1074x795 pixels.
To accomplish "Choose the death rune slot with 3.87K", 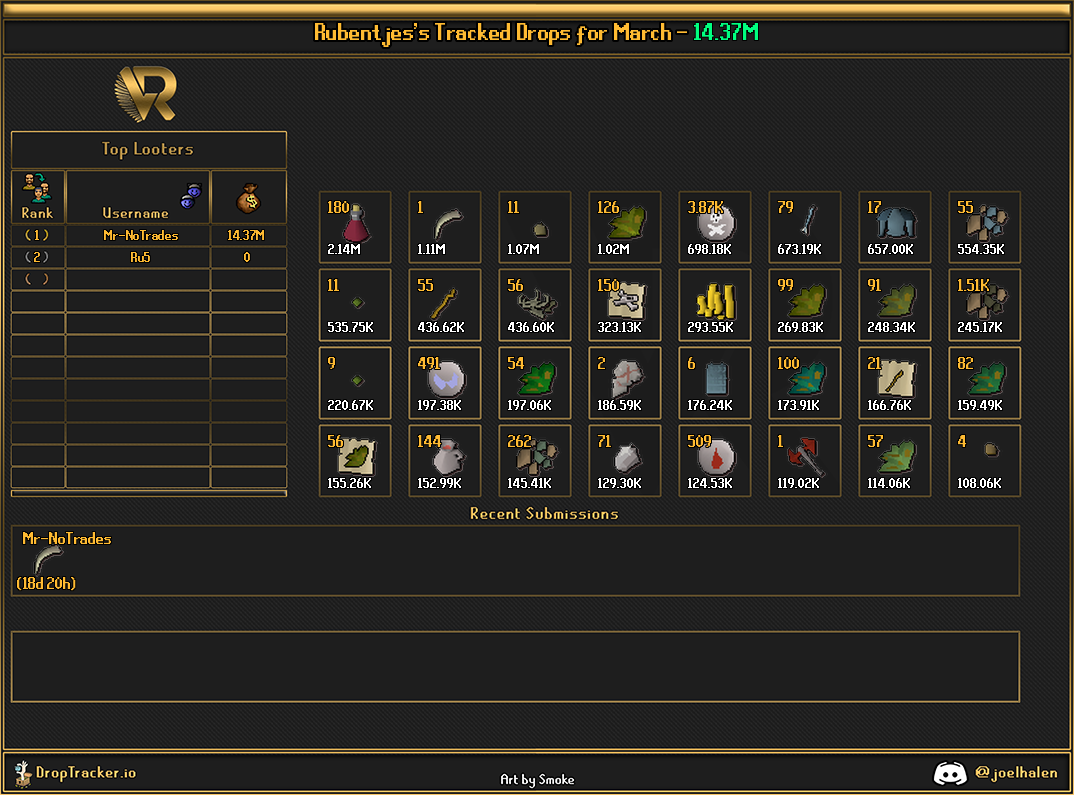I will click(x=714, y=227).
